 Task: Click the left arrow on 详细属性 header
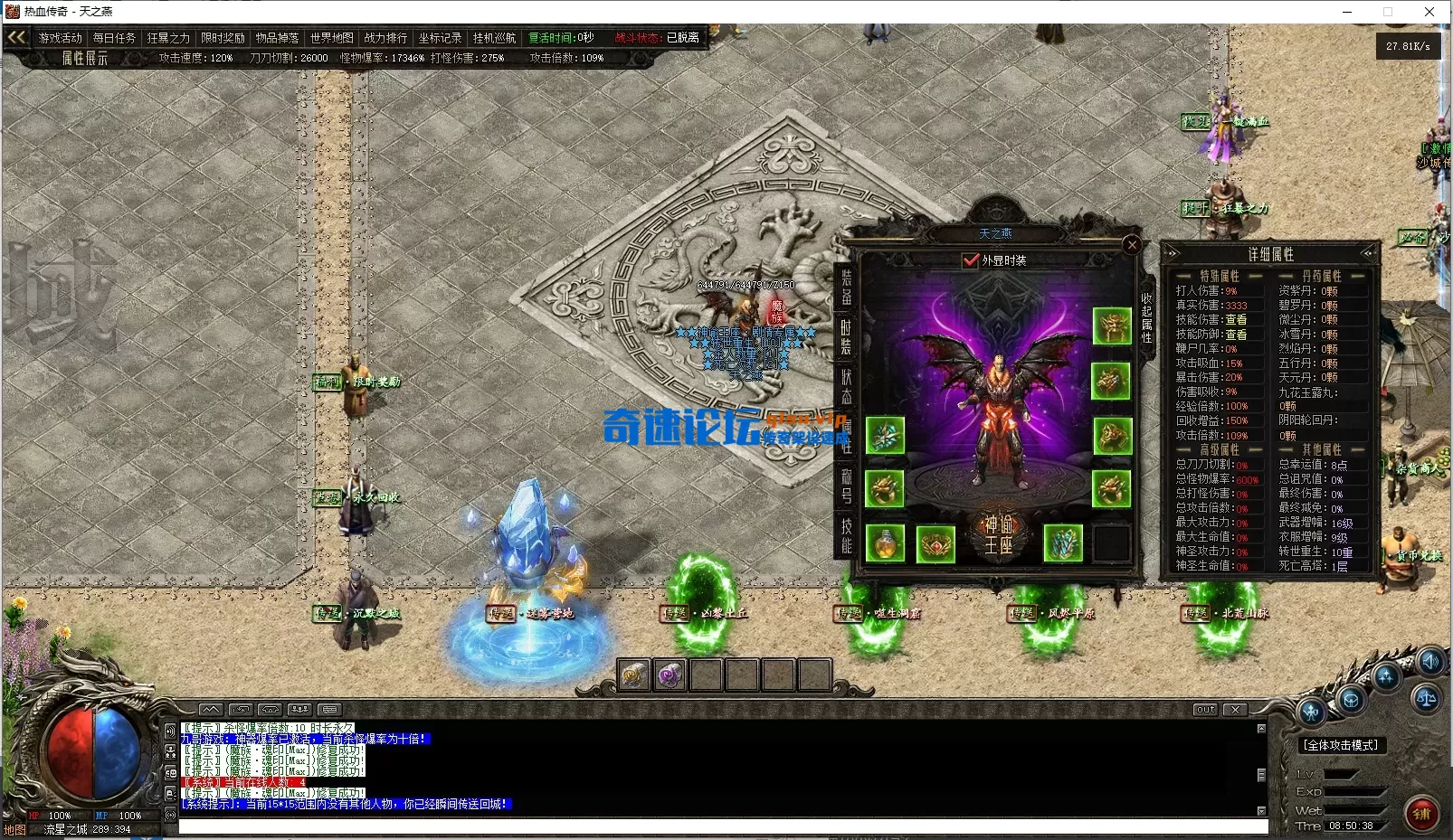coord(1172,252)
